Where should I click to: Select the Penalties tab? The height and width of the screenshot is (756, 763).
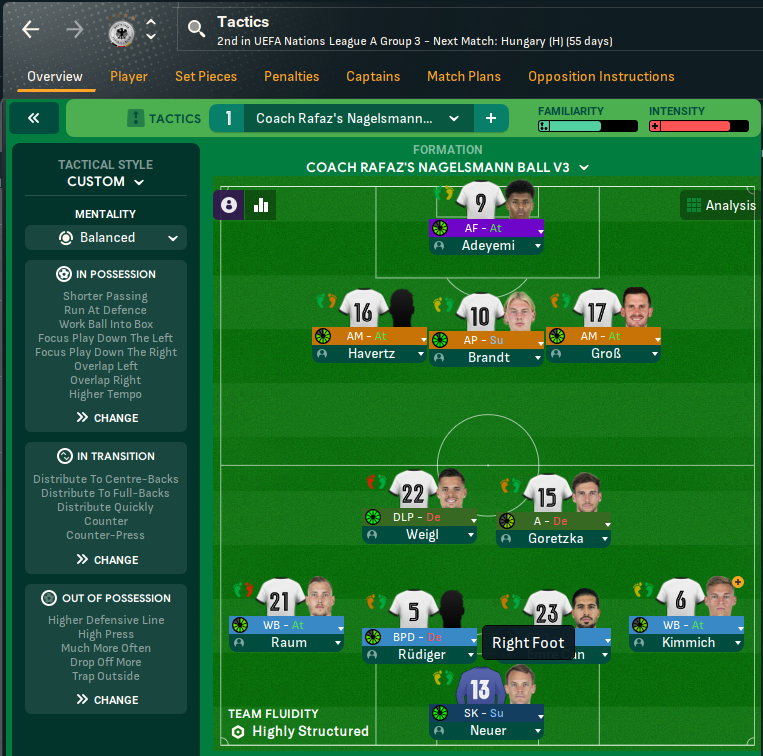click(x=292, y=76)
